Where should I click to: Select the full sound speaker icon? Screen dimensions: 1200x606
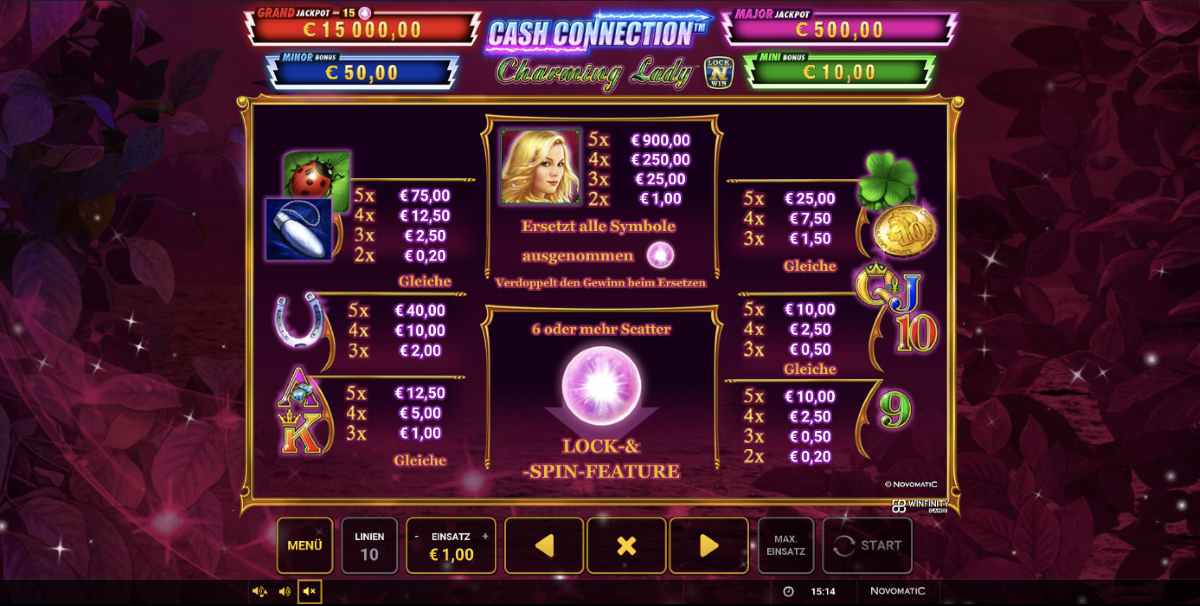pos(259,592)
